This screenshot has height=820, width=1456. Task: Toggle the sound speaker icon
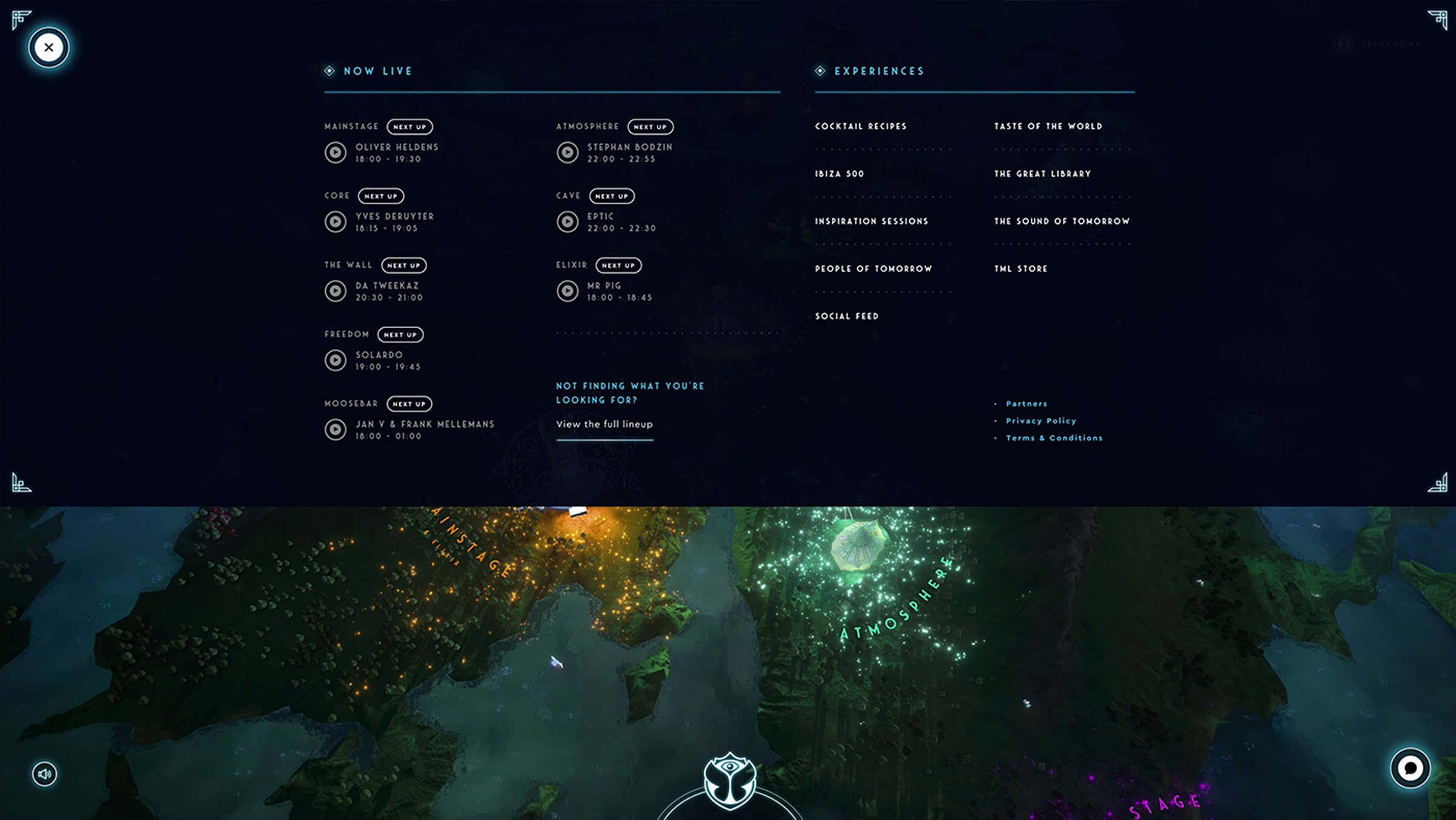point(44,774)
